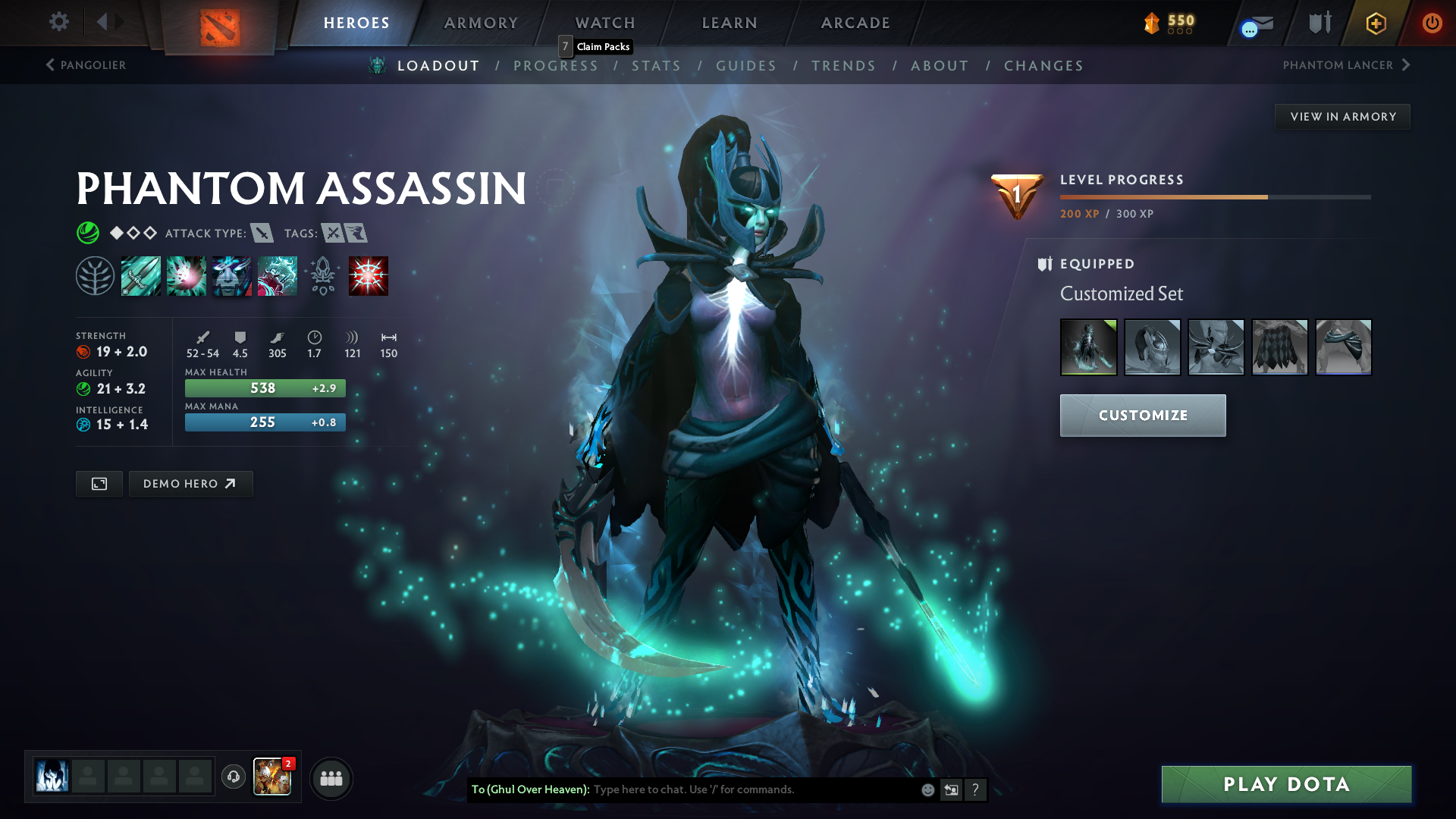This screenshot has height=819, width=1456.
Task: Click the Dota Plus hexagon icon
Action: pyautogui.click(x=1375, y=23)
